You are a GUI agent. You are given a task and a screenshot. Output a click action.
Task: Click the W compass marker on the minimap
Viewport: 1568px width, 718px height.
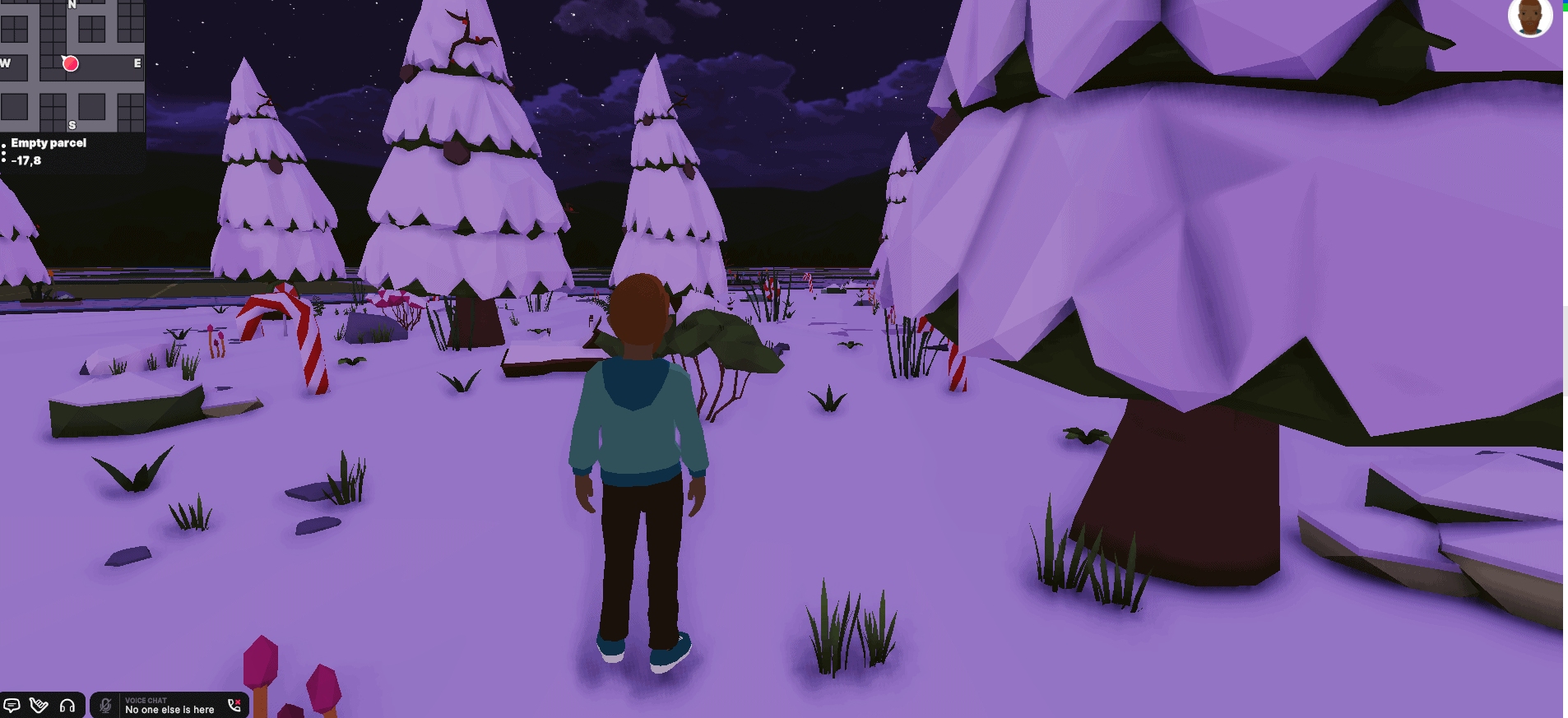[5, 63]
